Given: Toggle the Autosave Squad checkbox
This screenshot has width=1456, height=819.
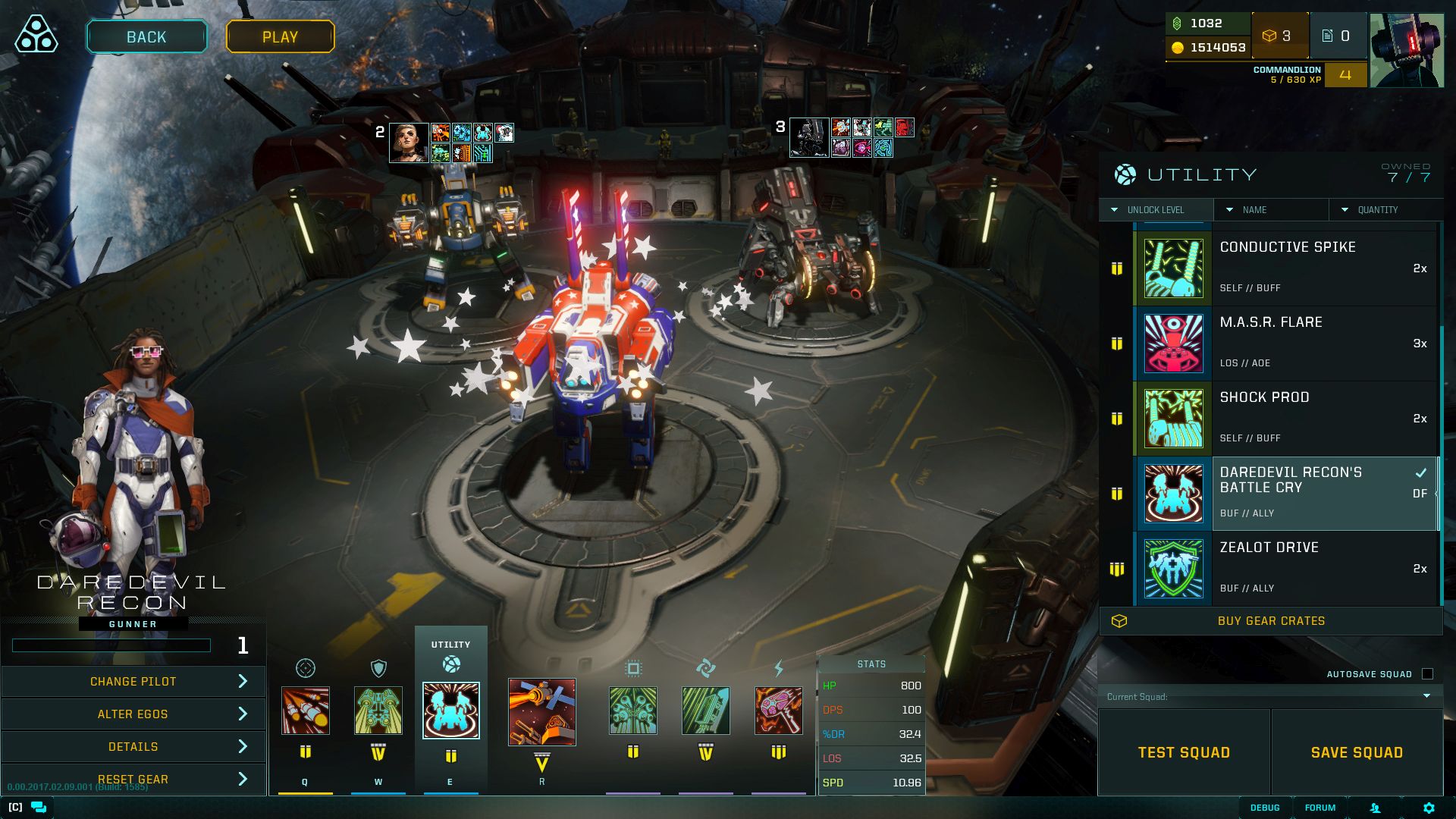Looking at the screenshot, I should tap(1427, 674).
